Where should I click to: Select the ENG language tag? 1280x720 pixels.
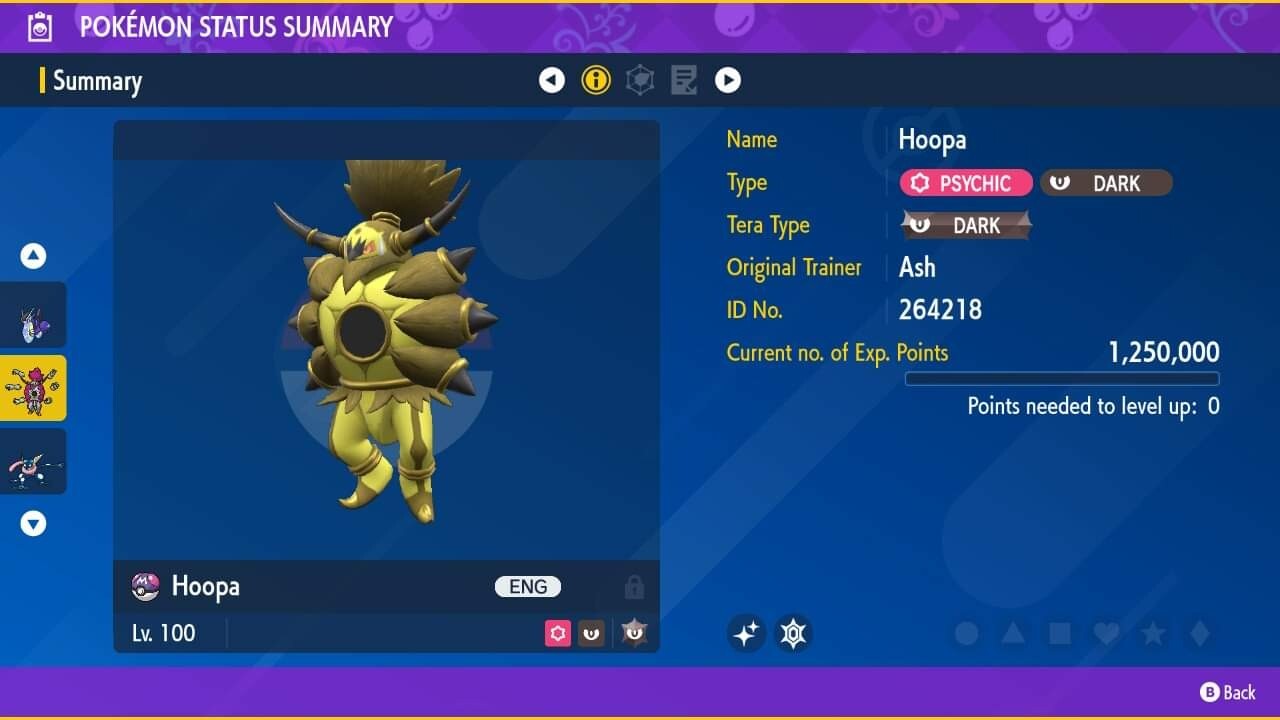pos(527,587)
